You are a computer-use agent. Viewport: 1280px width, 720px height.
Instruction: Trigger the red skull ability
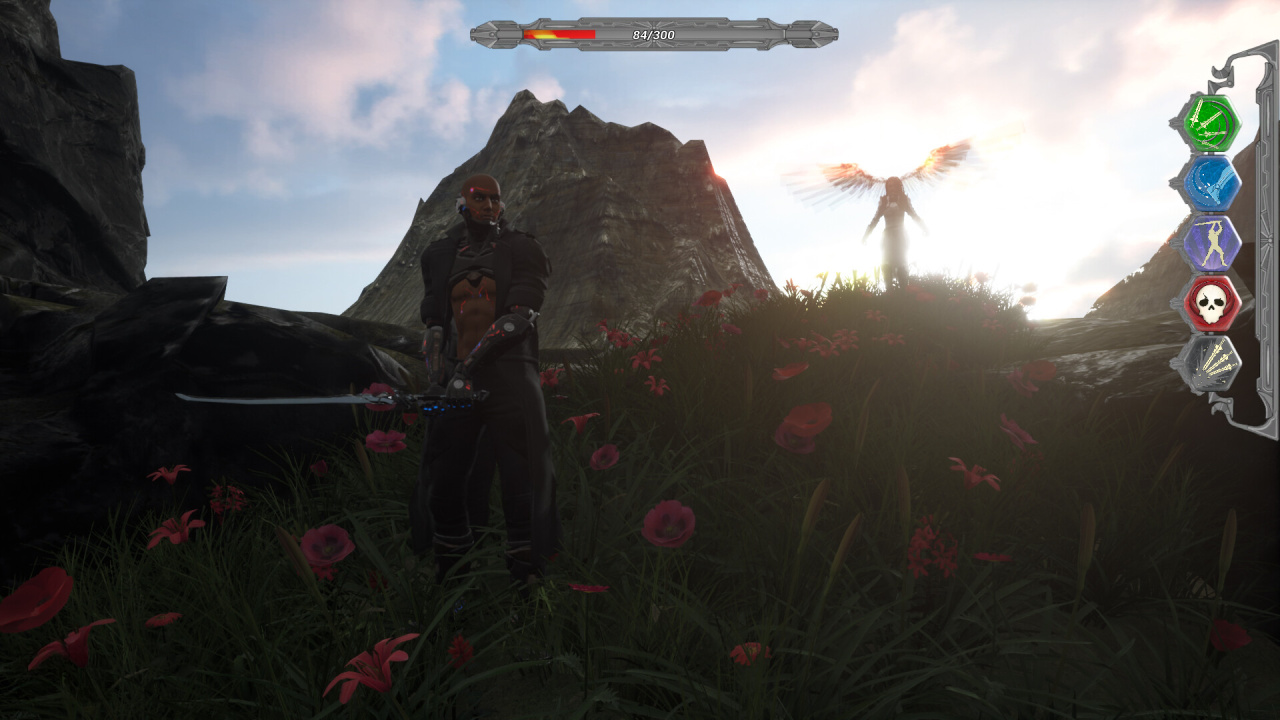point(1211,303)
